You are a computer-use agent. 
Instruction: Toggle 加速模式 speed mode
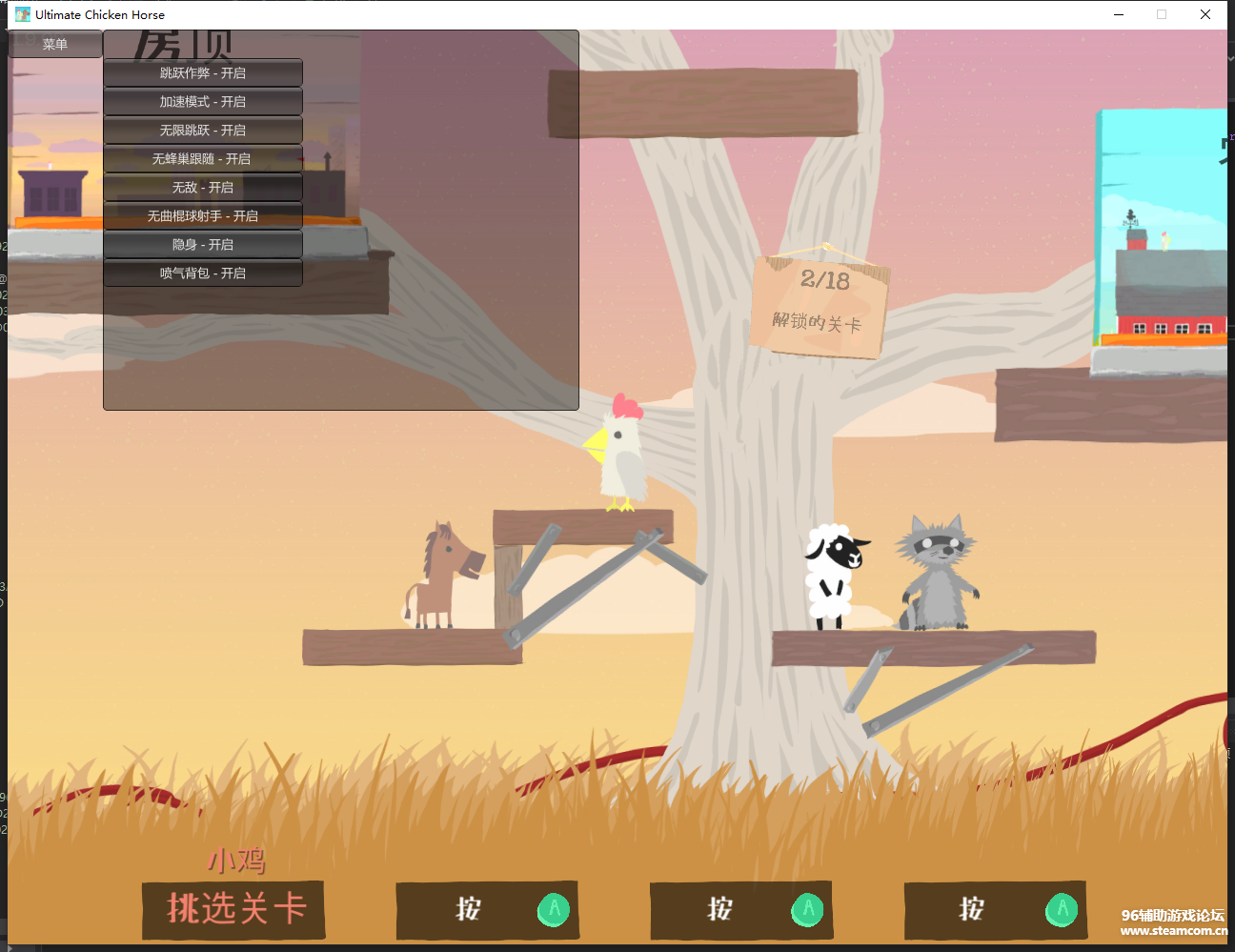(x=203, y=102)
